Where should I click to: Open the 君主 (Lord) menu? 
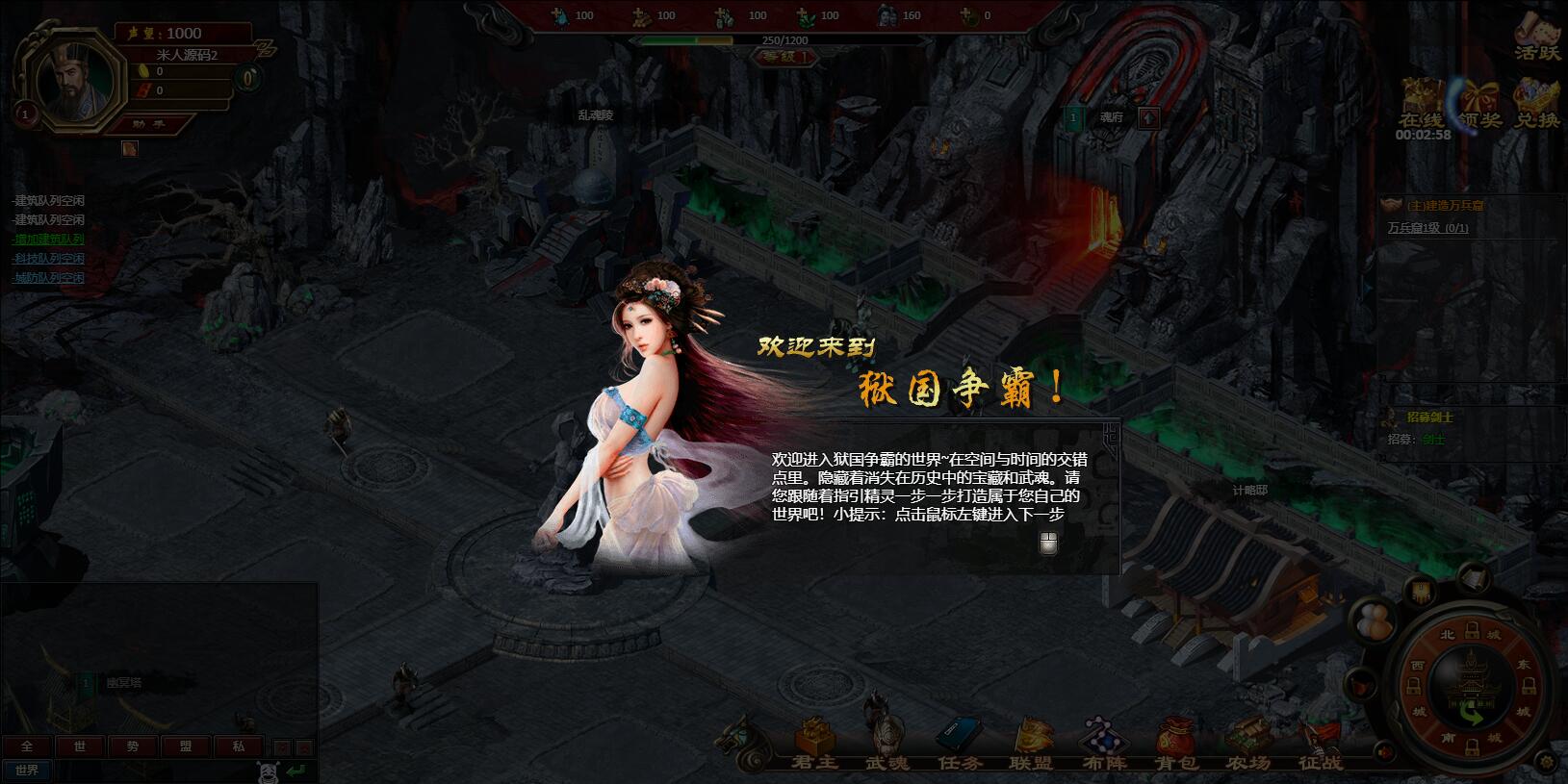tap(815, 744)
